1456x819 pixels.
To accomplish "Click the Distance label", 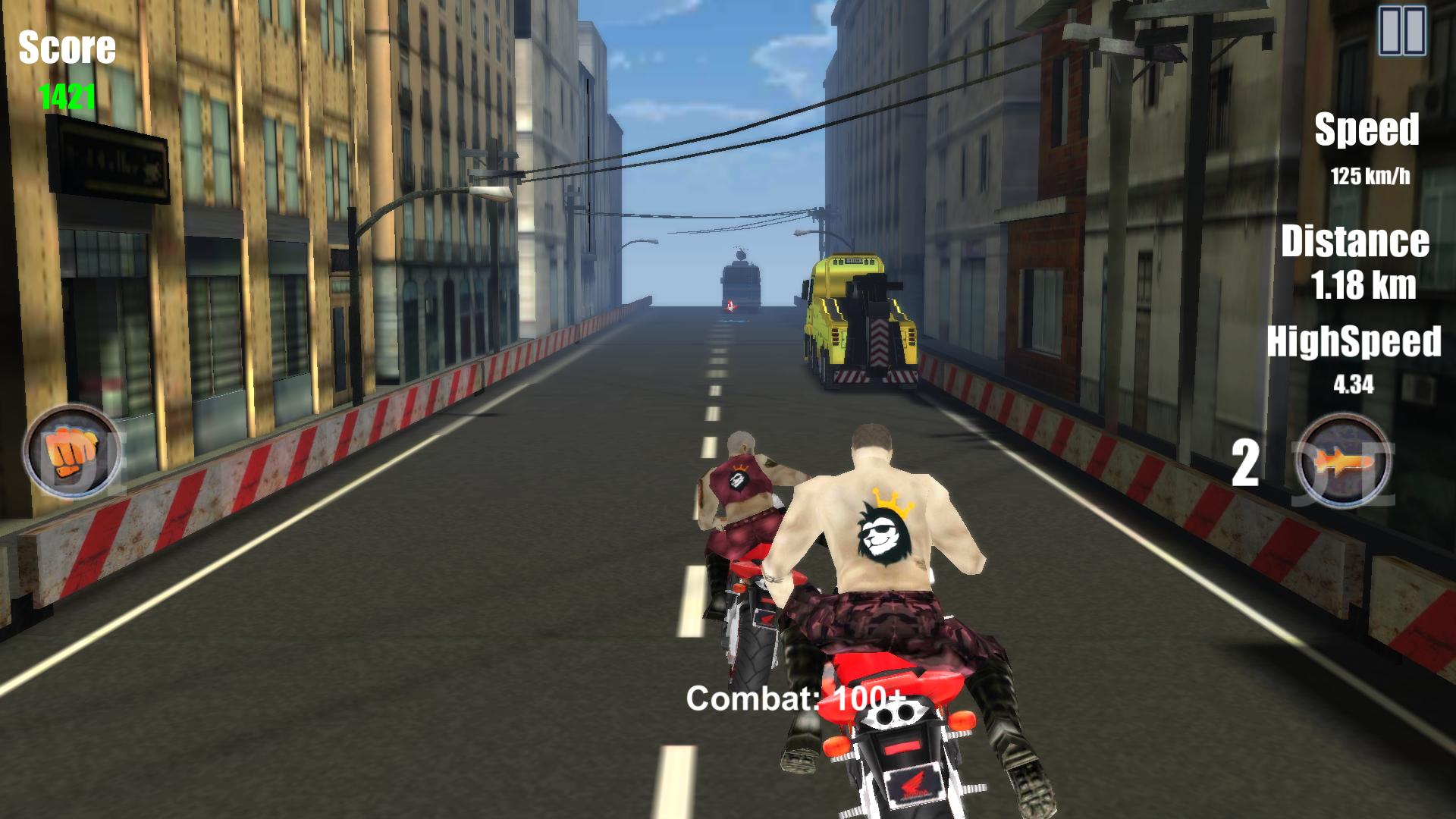I will coord(1357,241).
